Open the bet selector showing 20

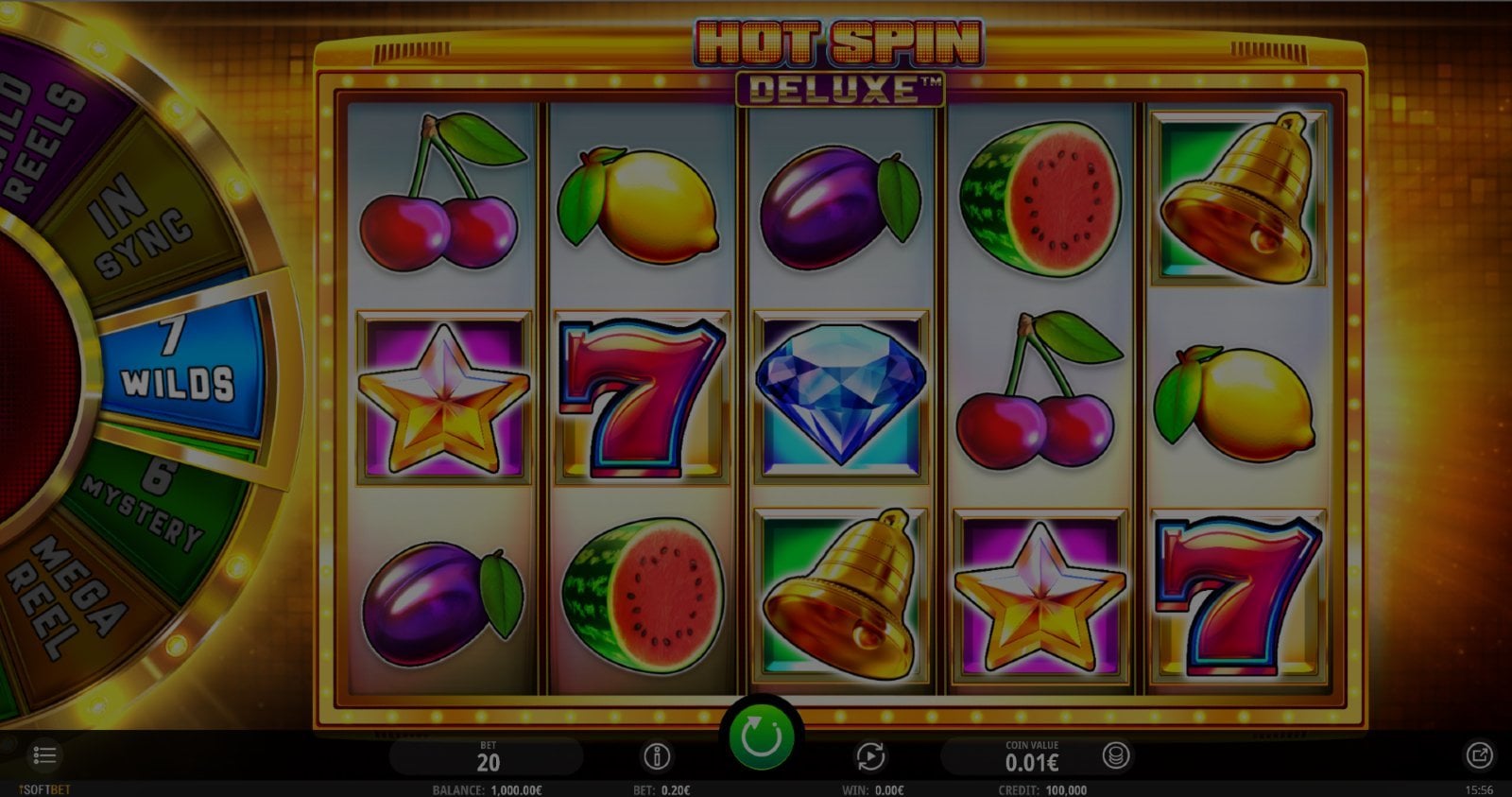488,758
